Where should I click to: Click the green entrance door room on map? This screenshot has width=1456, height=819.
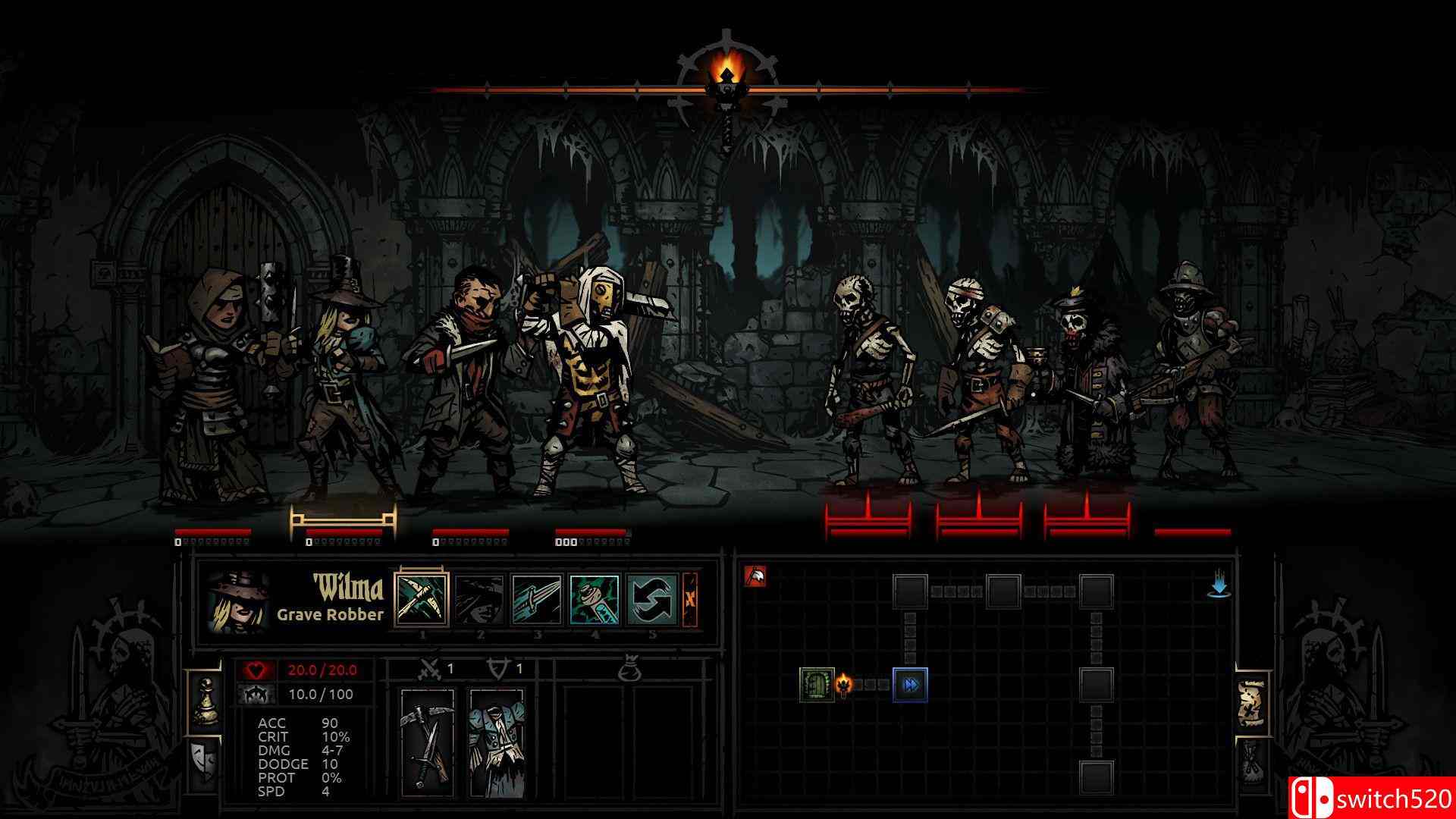click(817, 686)
